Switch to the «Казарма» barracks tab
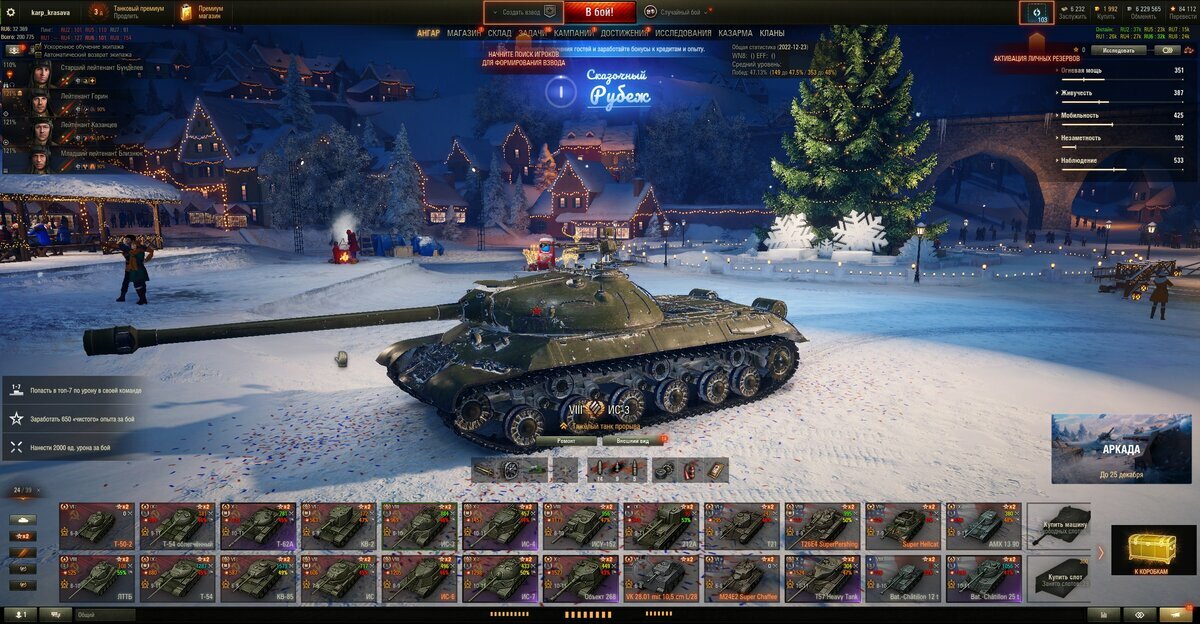 pyautogui.click(x=736, y=33)
